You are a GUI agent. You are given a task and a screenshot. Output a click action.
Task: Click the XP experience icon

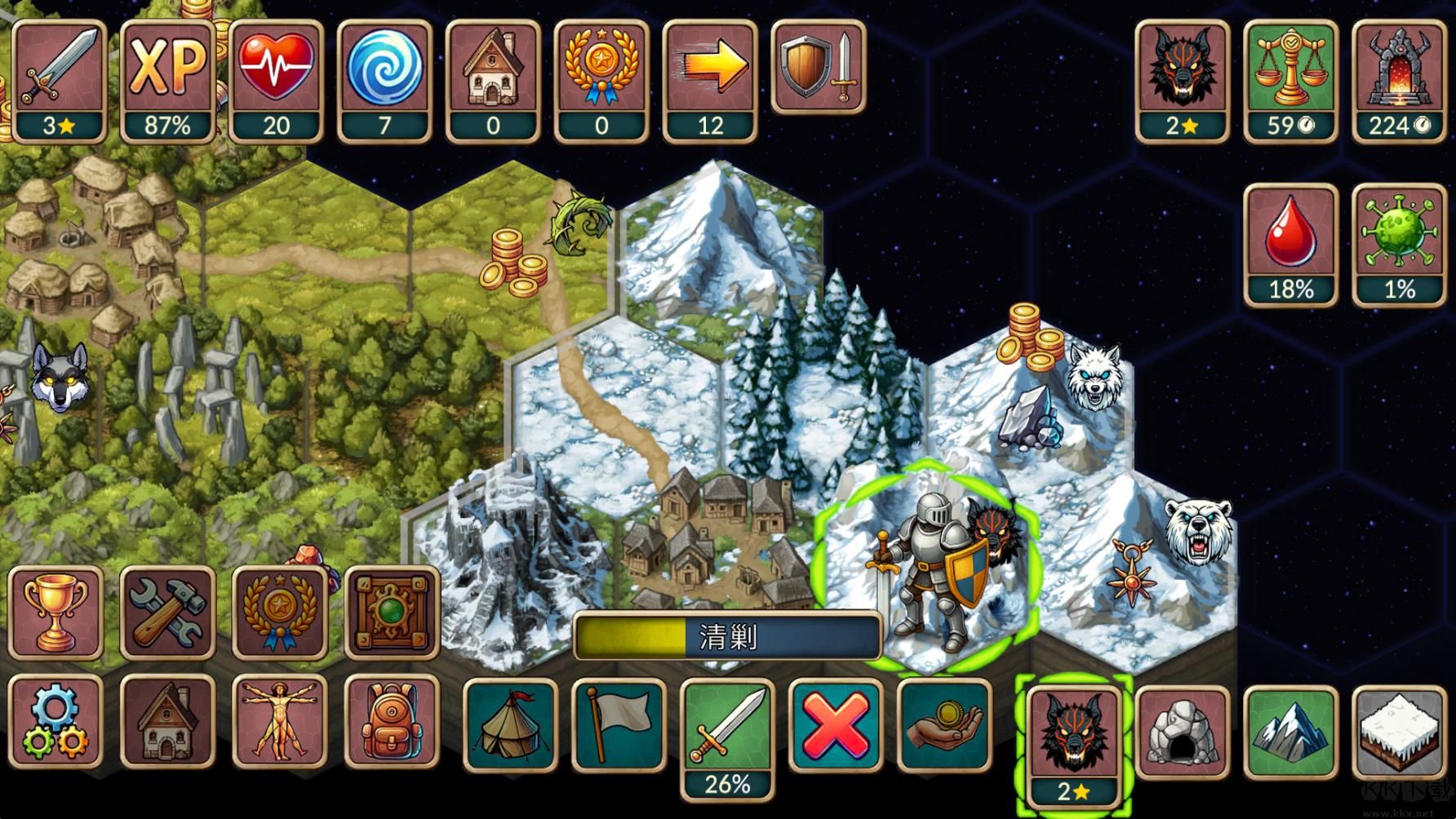tap(167, 80)
